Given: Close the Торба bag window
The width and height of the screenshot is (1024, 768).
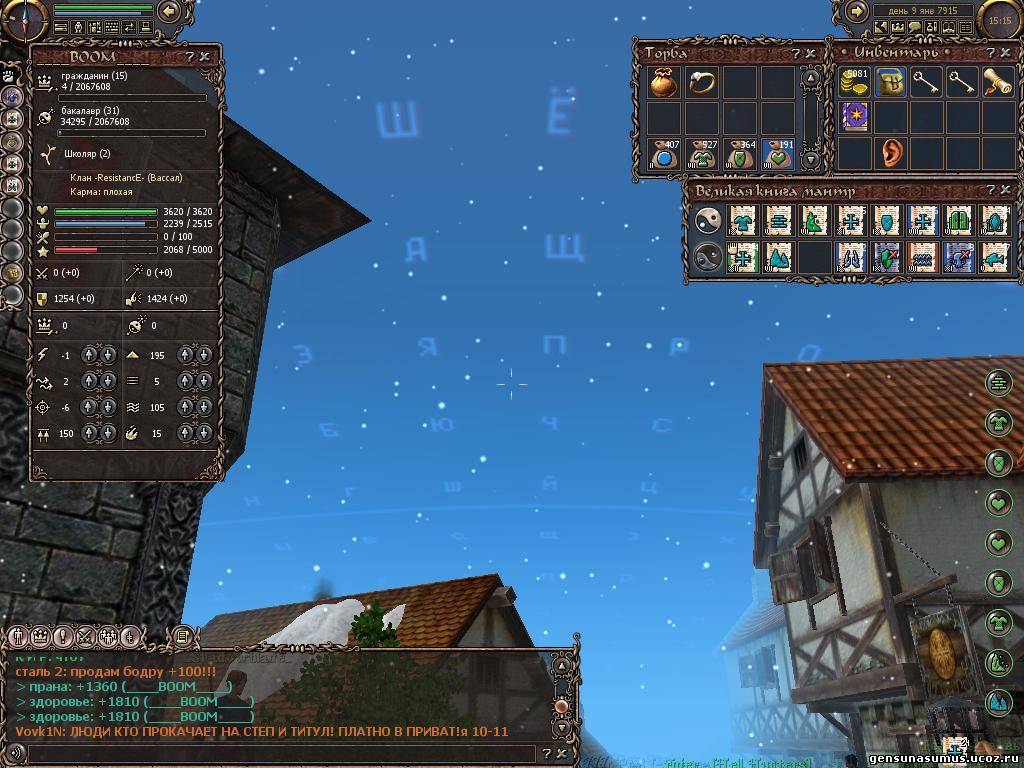Looking at the screenshot, I should [x=811, y=53].
